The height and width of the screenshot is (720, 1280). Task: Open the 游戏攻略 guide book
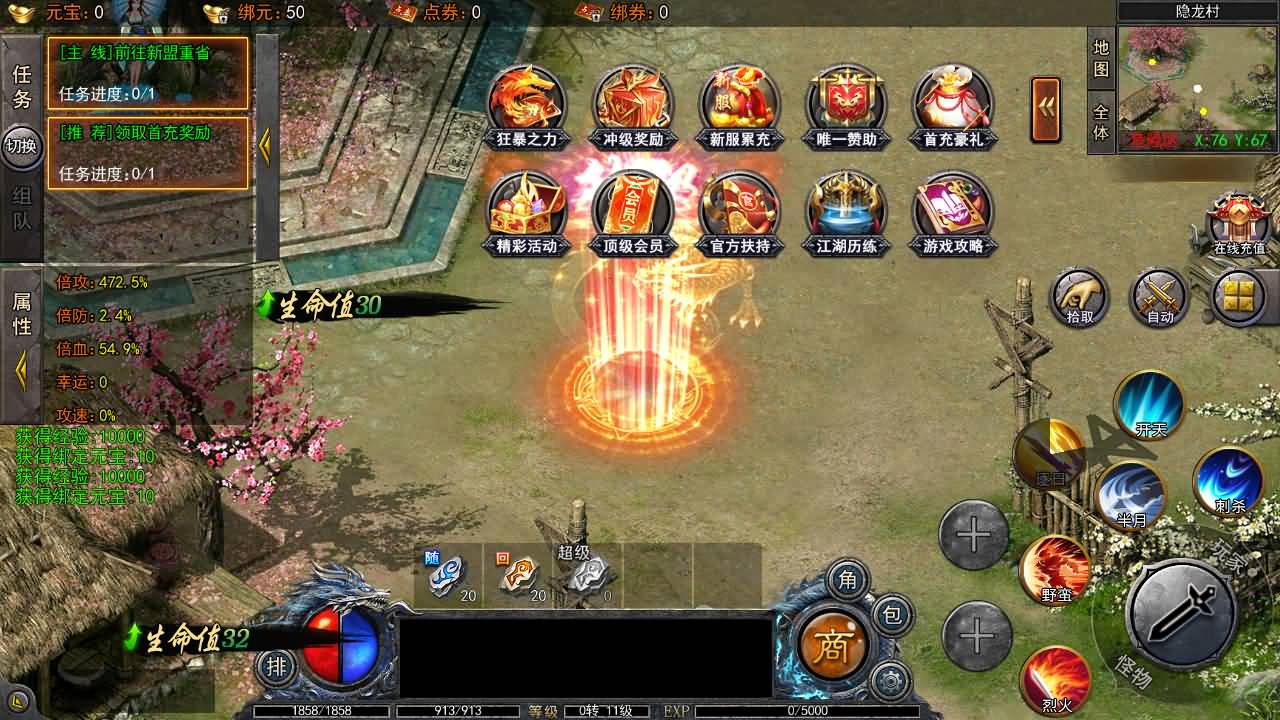[953, 211]
